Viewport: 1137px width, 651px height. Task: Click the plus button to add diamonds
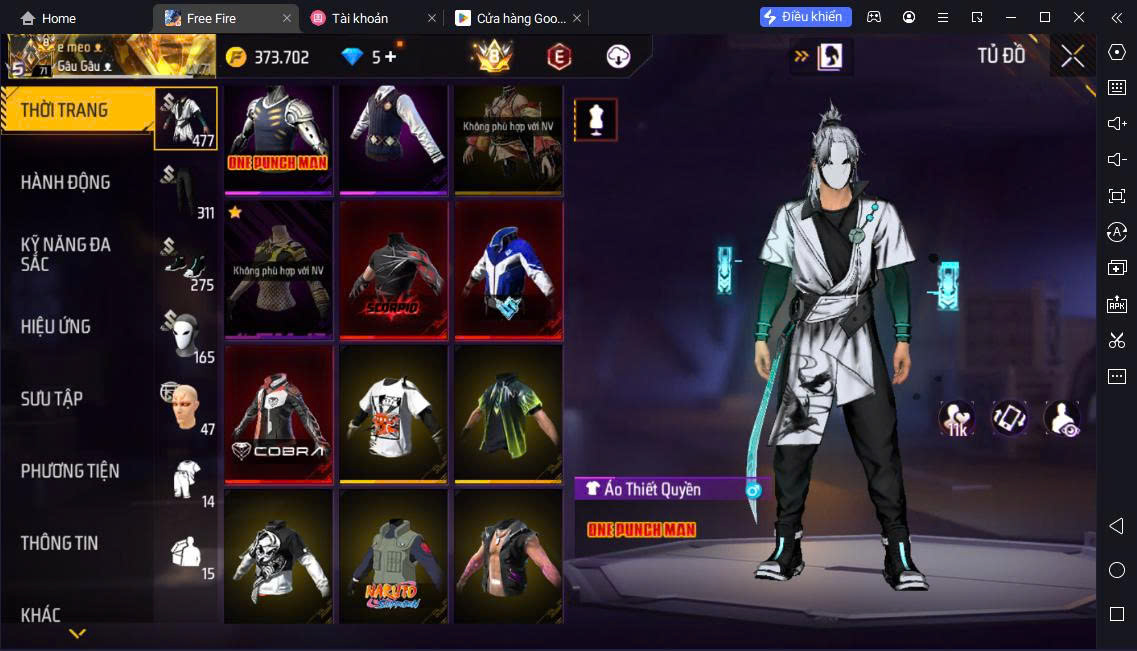tap(390, 57)
